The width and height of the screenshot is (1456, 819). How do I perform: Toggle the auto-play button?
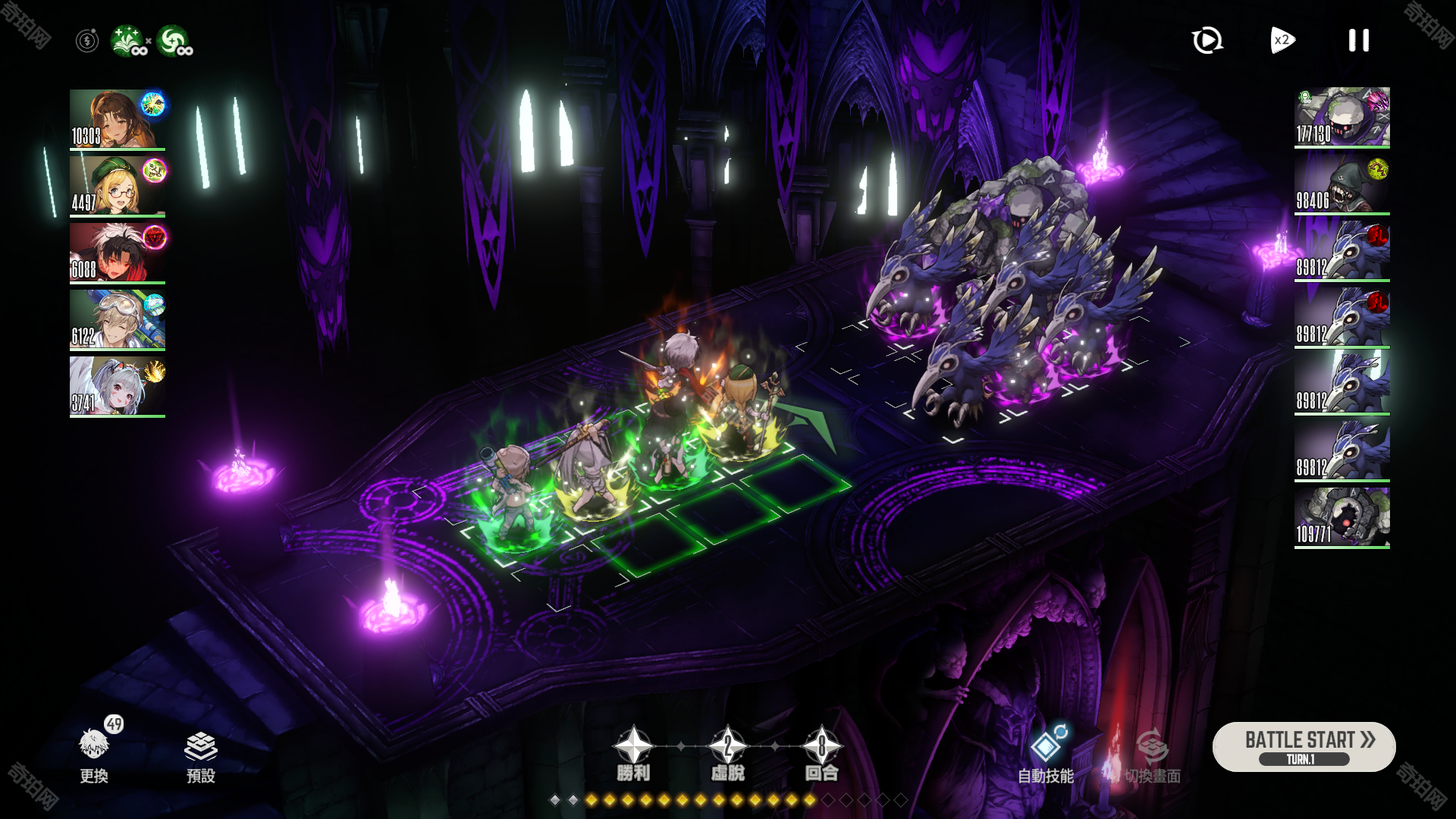[1207, 40]
